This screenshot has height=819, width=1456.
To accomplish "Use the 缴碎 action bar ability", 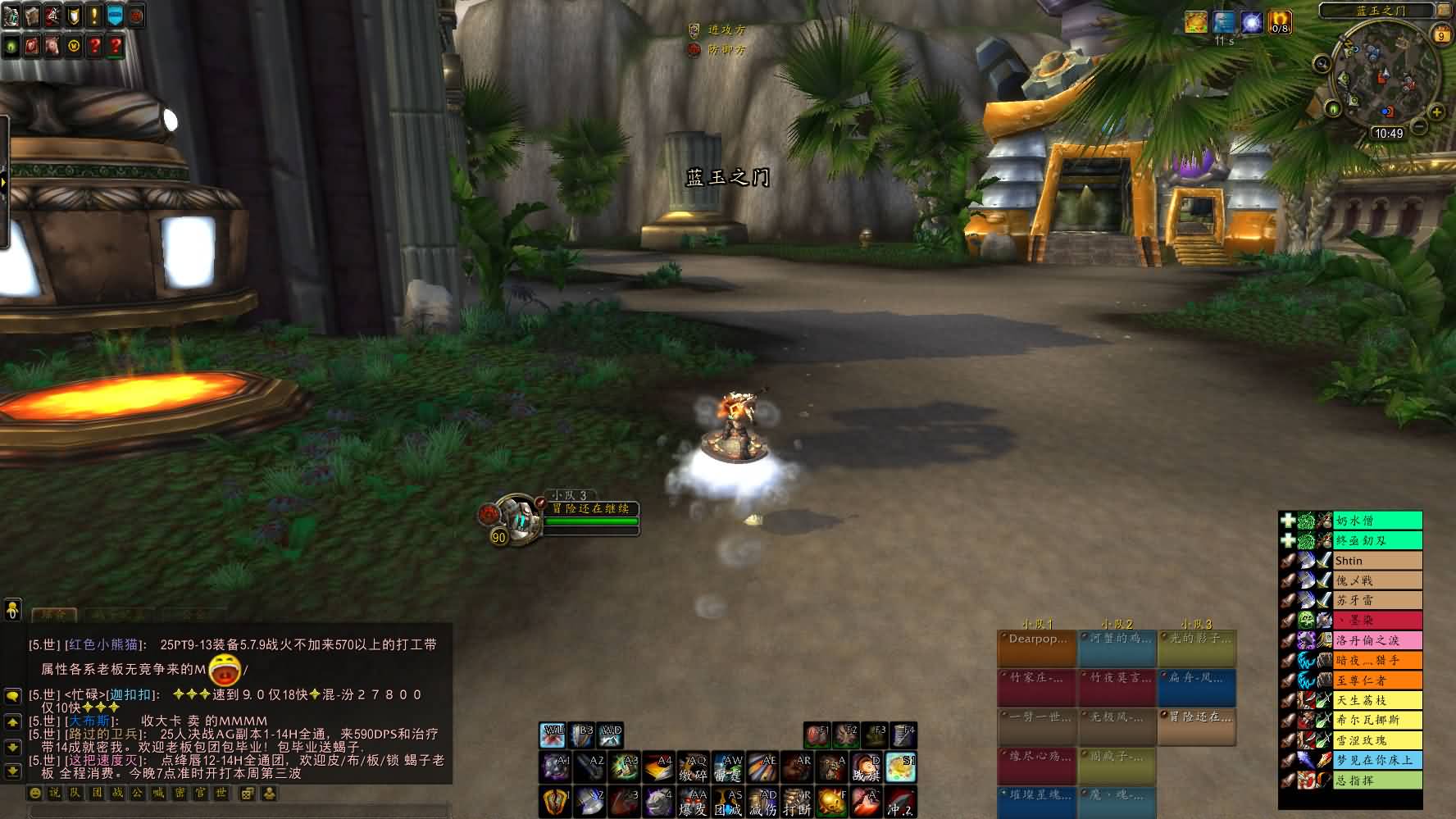I will tap(694, 768).
